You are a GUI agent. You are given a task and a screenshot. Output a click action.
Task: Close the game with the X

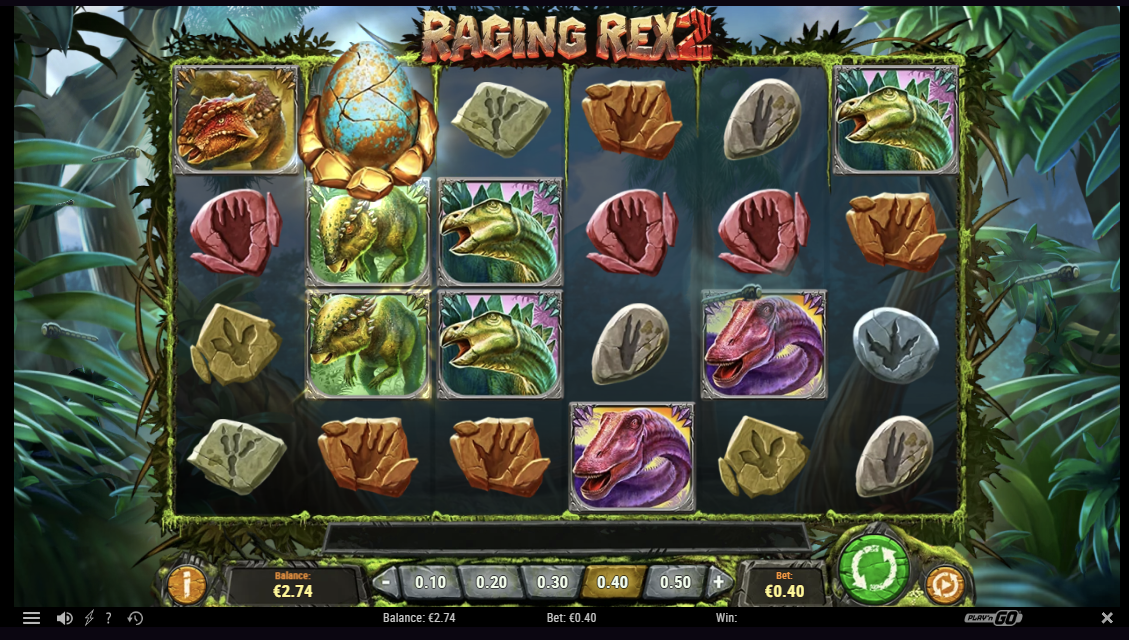click(x=1107, y=618)
